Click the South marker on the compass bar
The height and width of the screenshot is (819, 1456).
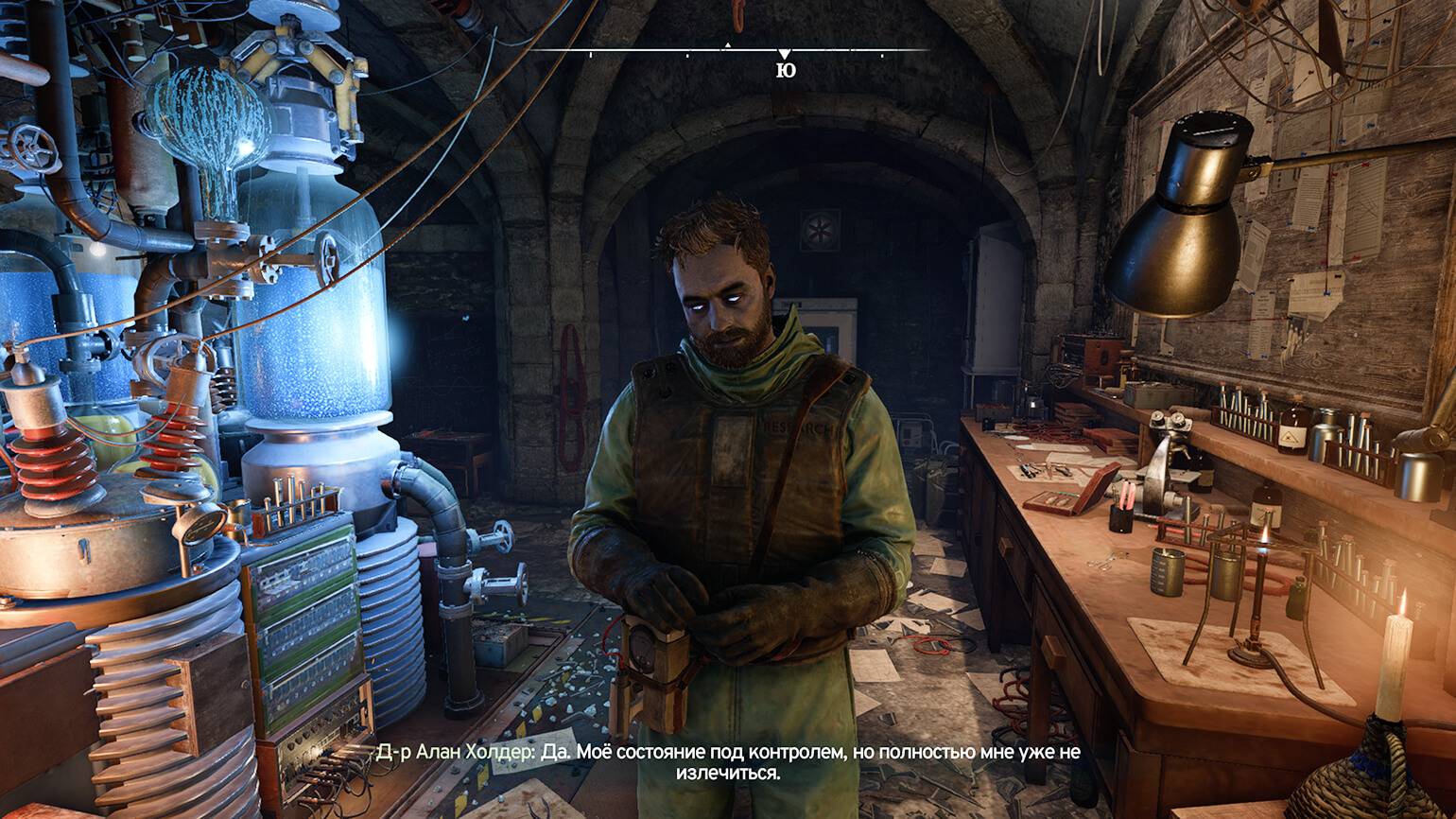point(785,68)
